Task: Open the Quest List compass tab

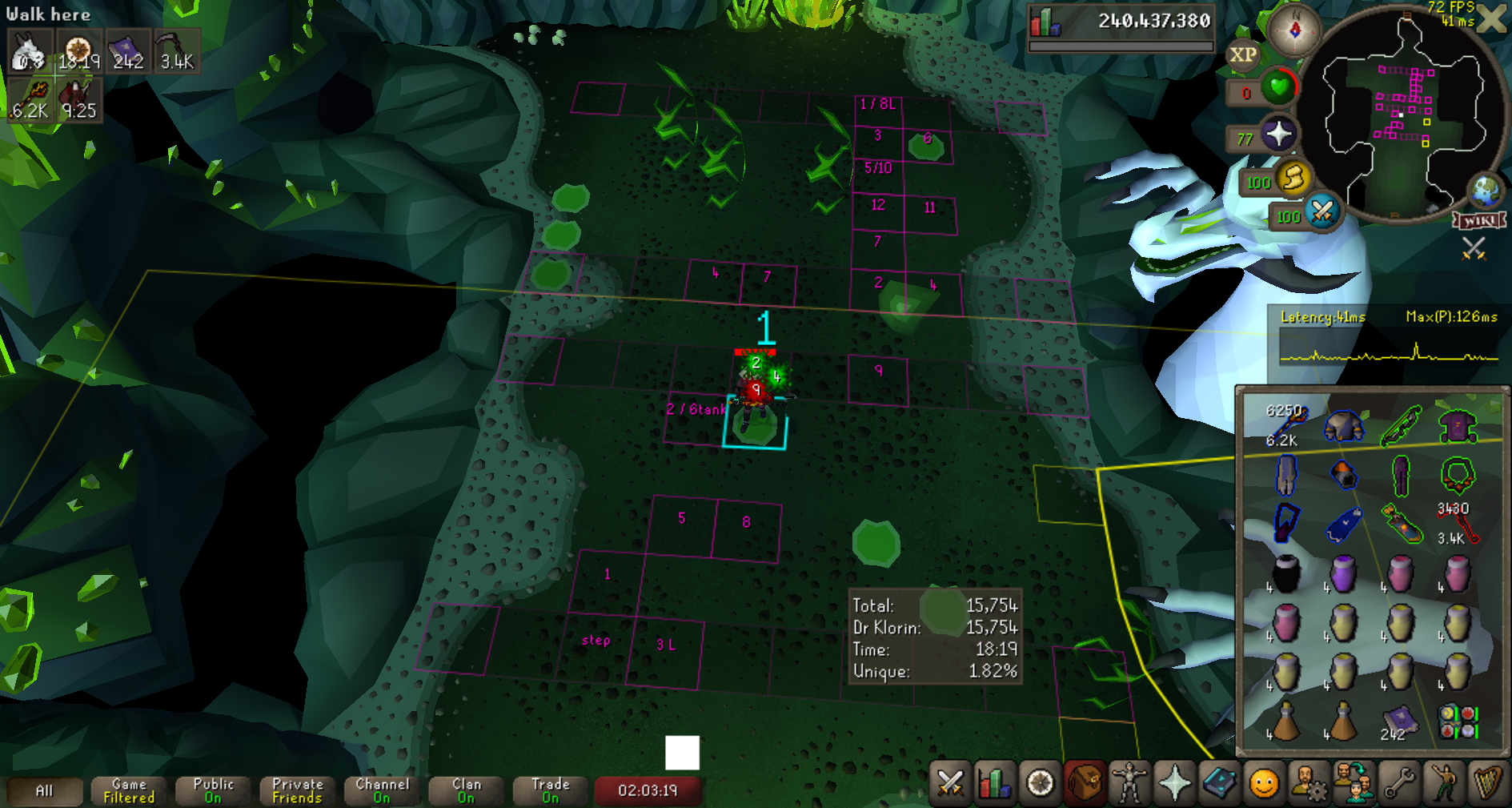Action: coord(1040,782)
